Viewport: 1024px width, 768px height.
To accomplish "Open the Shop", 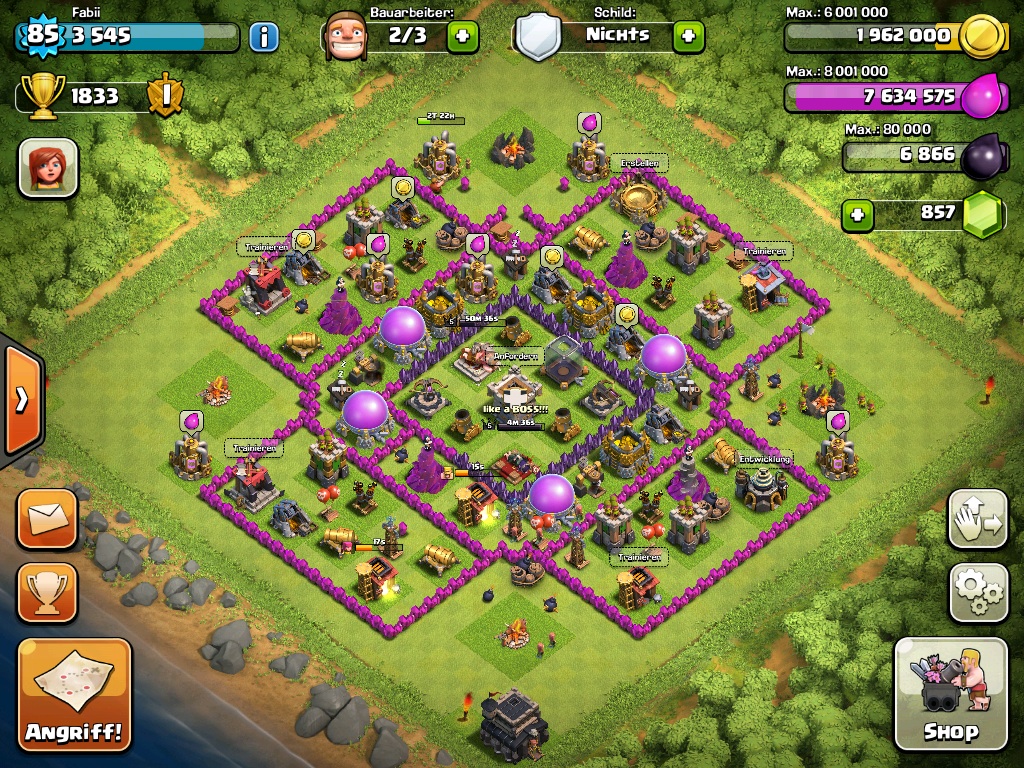I will click(950, 694).
